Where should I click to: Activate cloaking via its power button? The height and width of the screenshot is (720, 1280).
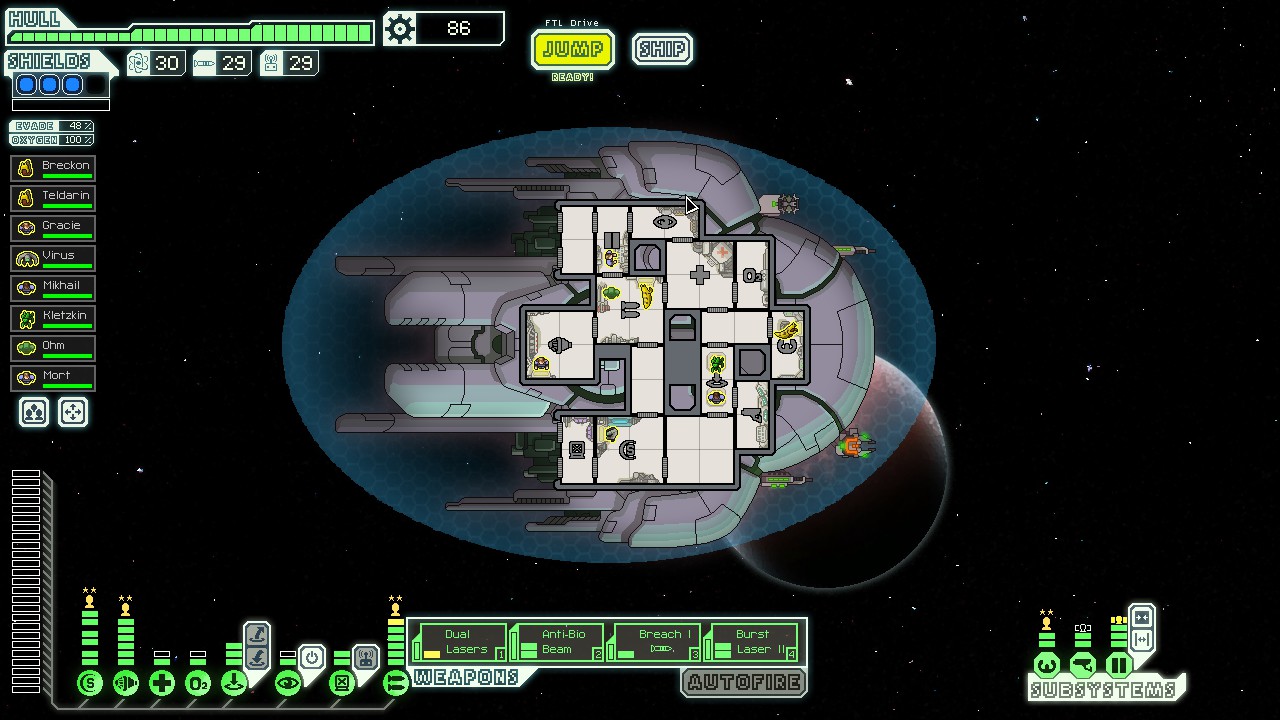click(312, 656)
